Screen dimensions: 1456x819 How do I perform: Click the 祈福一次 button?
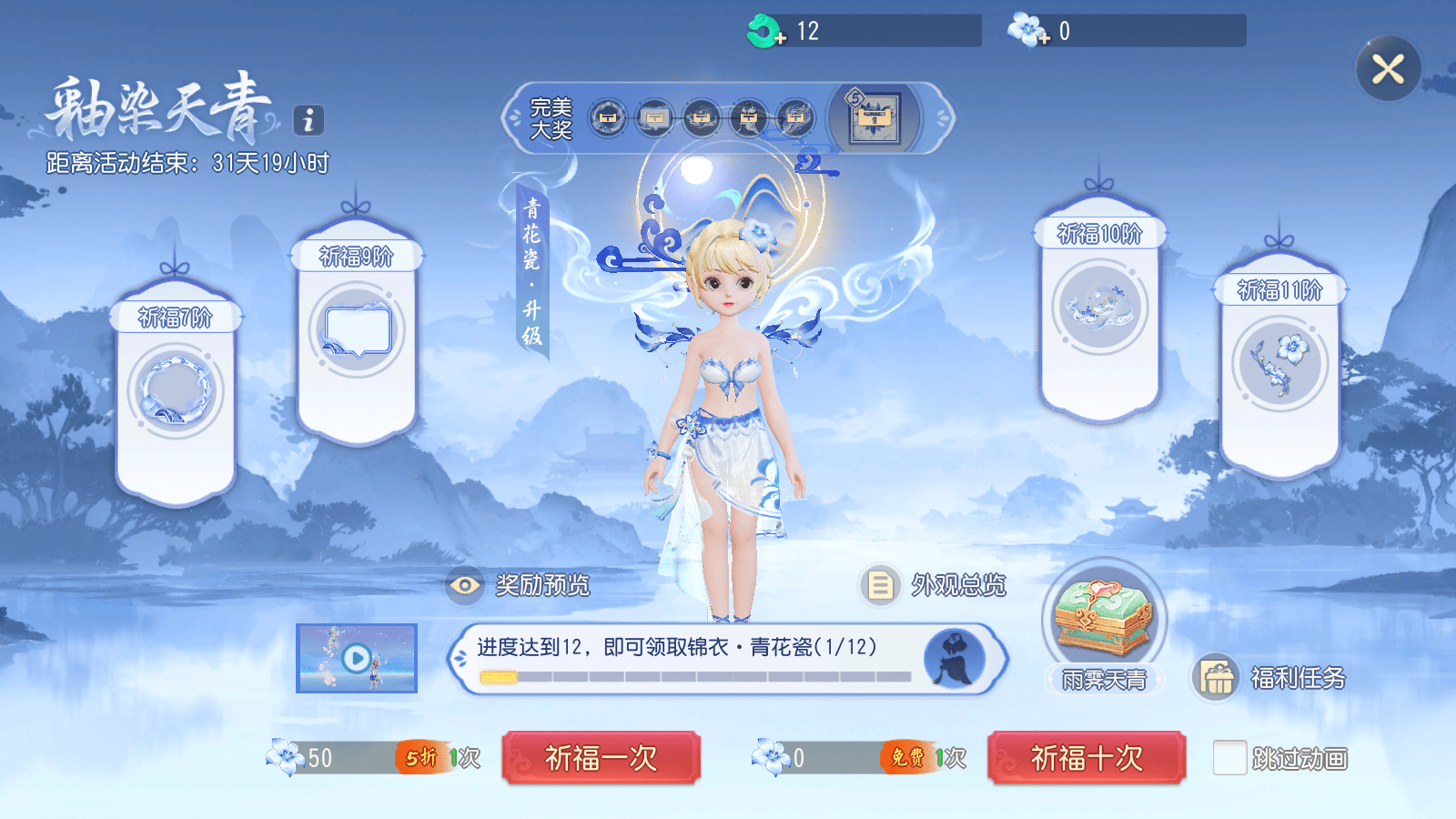coord(601,757)
